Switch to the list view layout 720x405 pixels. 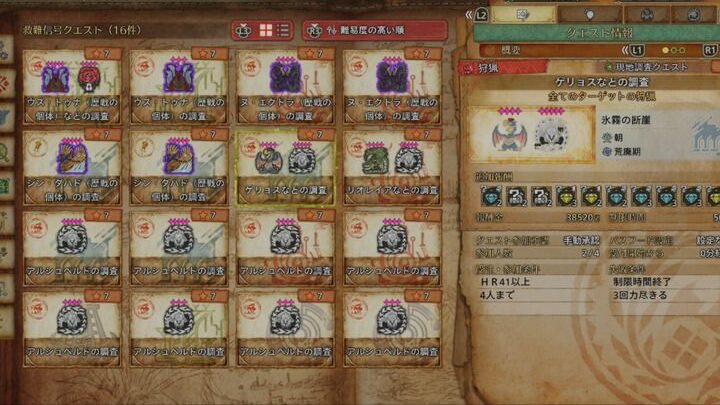point(283,30)
